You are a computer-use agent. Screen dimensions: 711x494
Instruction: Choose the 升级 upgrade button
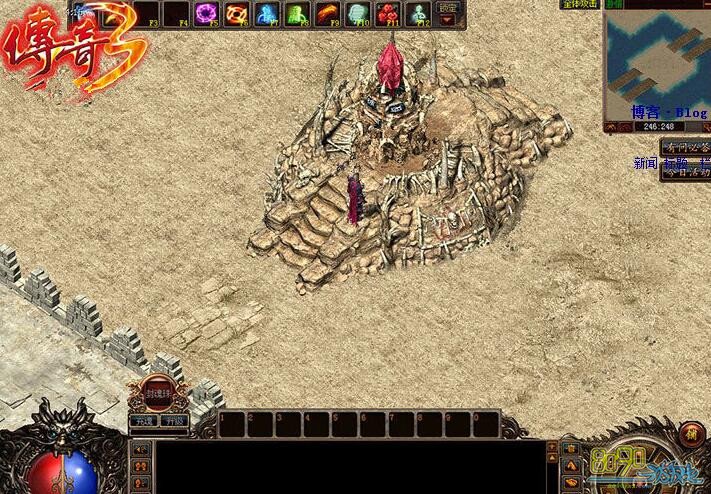[175, 421]
